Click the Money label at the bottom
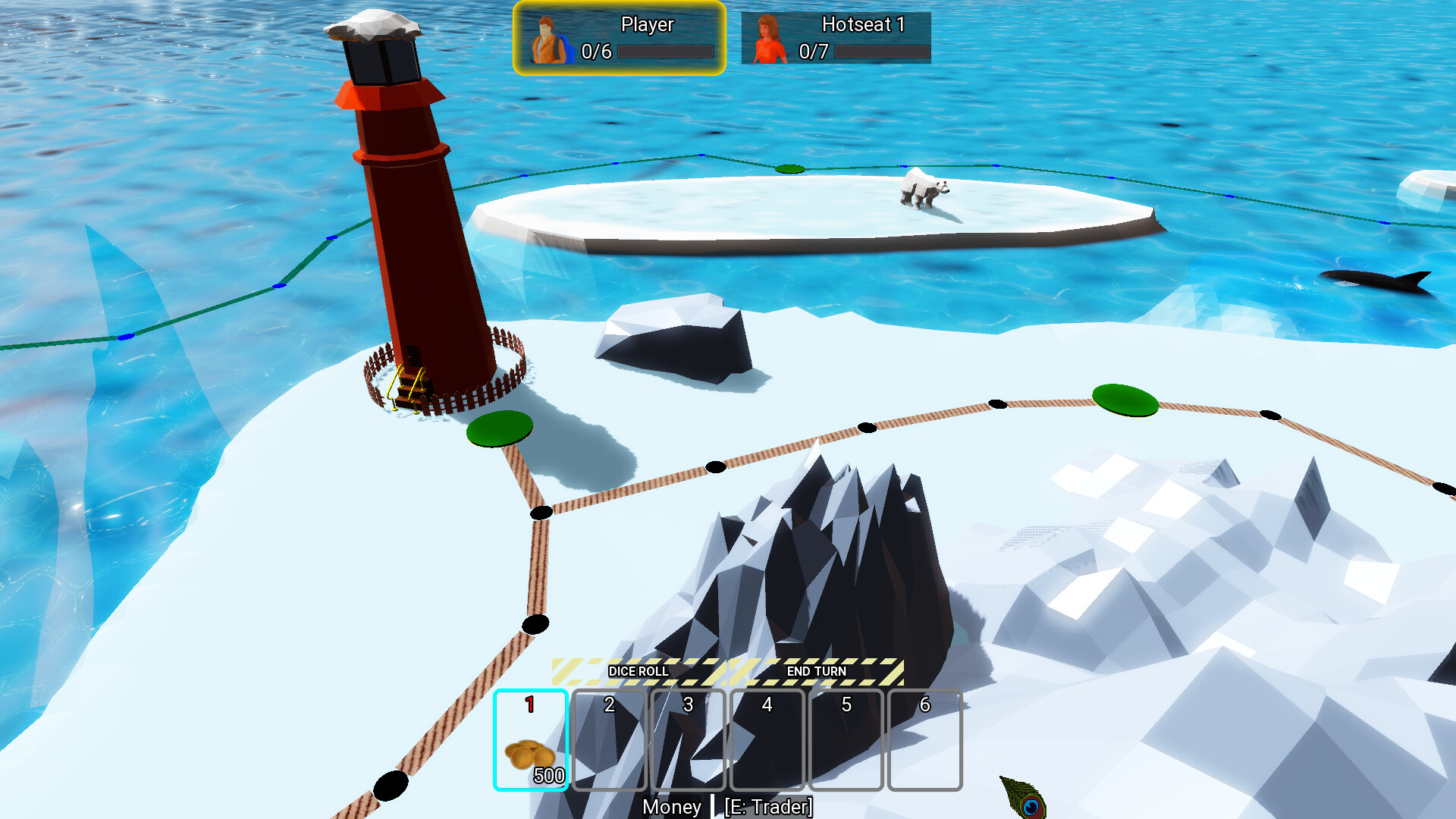Image resolution: width=1456 pixels, height=819 pixels. pyautogui.click(x=672, y=808)
